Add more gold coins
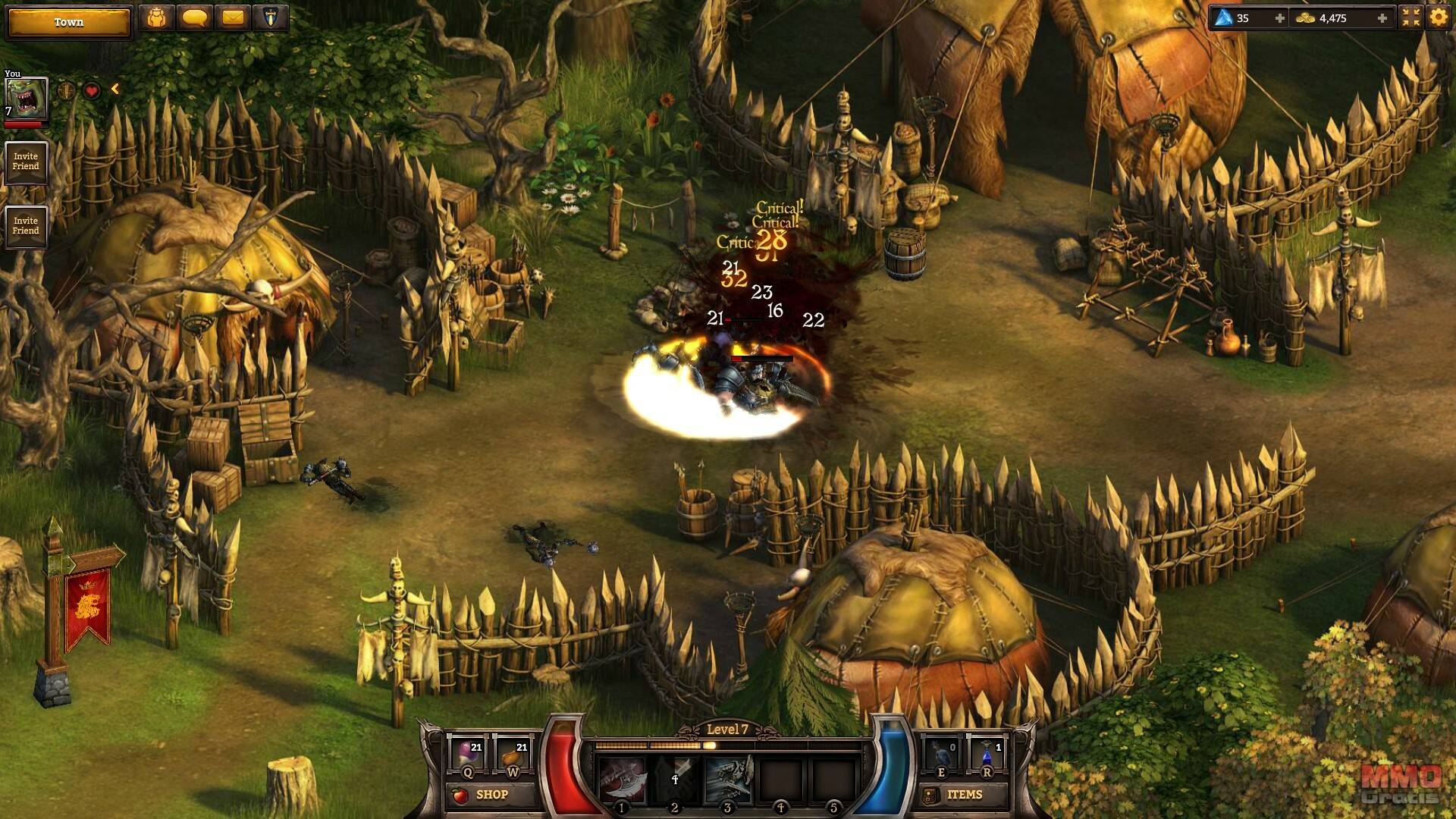The height and width of the screenshot is (819, 1456). [x=1382, y=18]
